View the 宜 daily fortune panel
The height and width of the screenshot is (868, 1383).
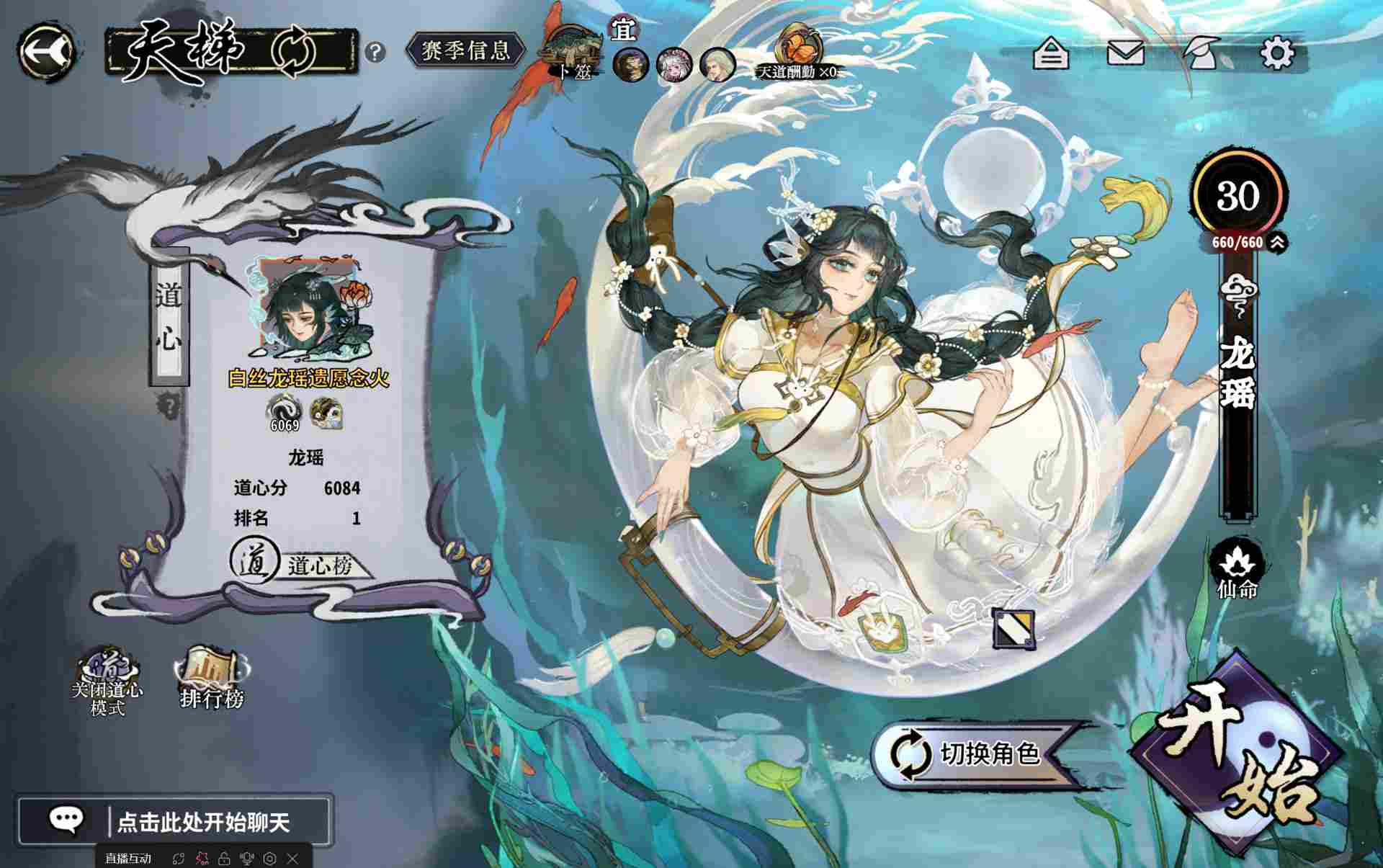pos(624,32)
